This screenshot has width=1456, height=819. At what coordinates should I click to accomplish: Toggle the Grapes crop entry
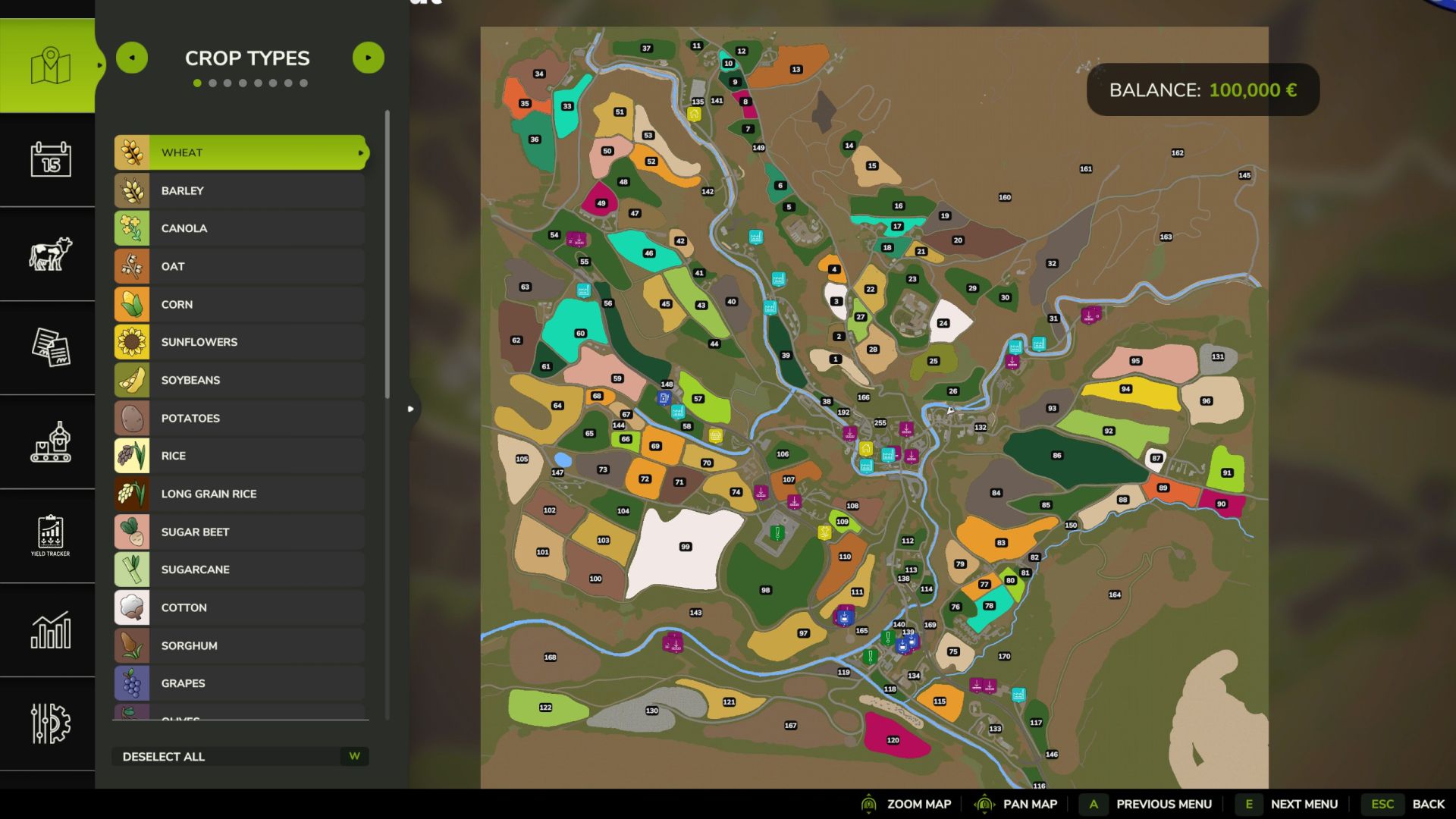240,683
